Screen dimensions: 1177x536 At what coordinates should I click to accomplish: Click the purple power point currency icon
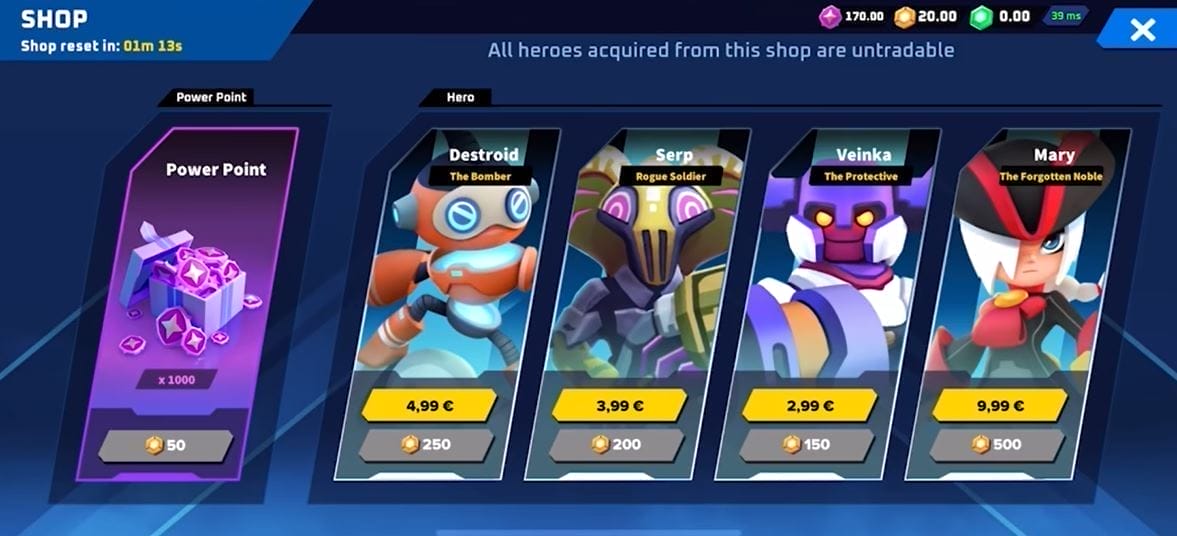click(x=830, y=17)
